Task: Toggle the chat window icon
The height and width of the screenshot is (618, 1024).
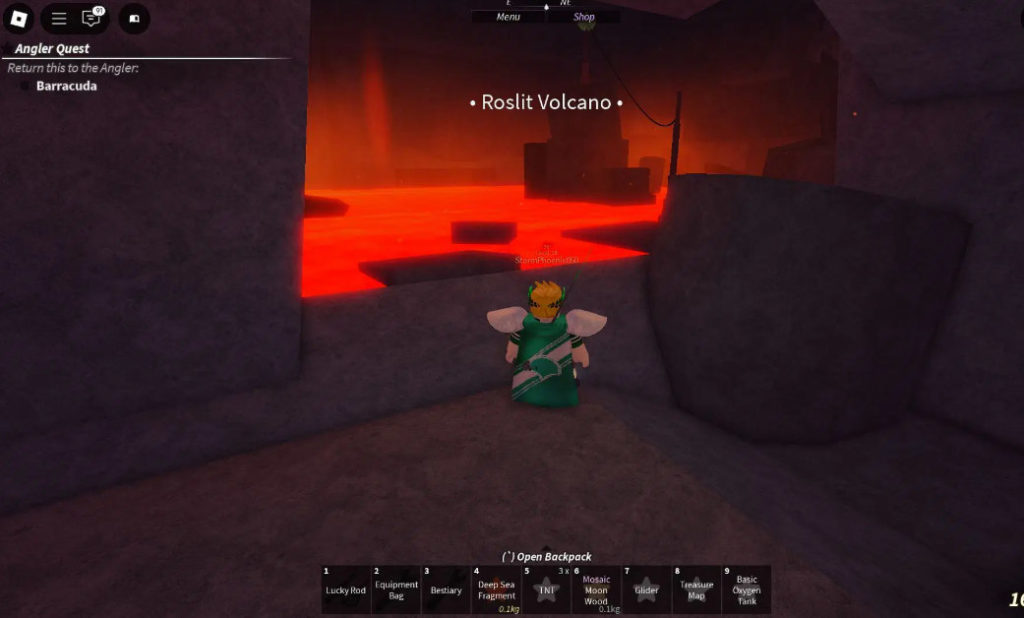Action: point(91,18)
